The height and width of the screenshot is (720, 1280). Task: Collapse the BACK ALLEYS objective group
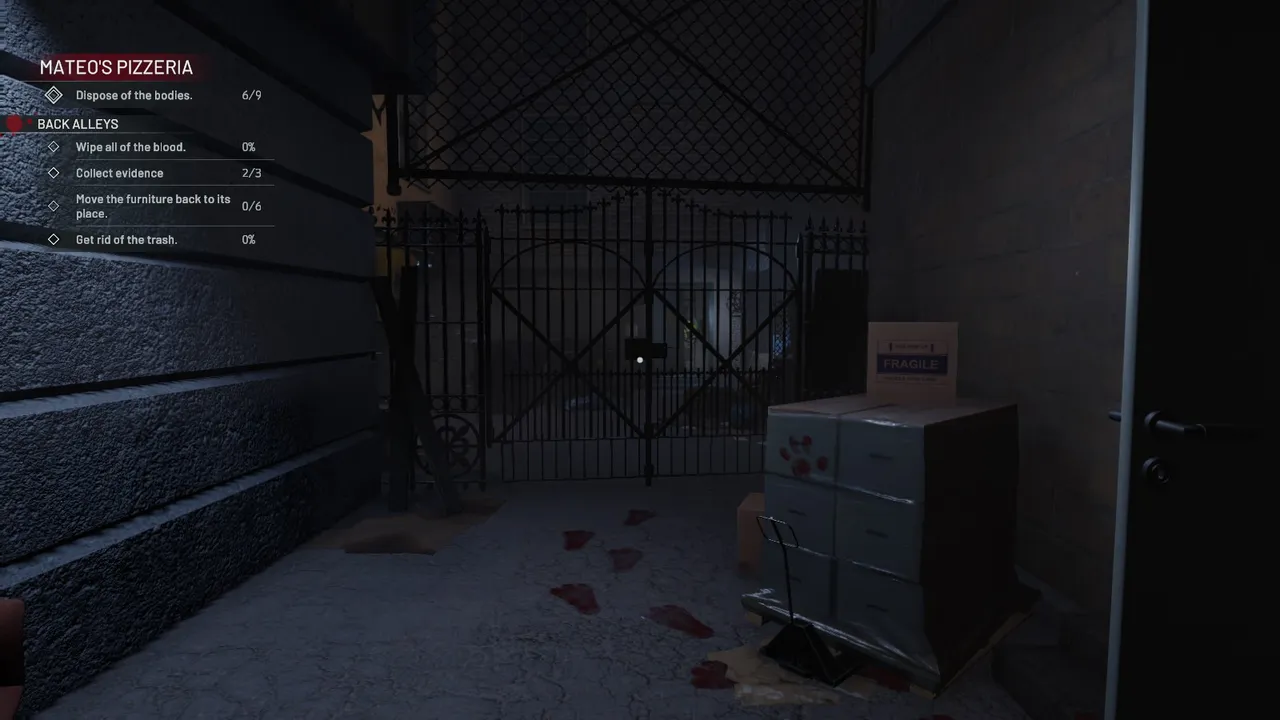[78, 123]
